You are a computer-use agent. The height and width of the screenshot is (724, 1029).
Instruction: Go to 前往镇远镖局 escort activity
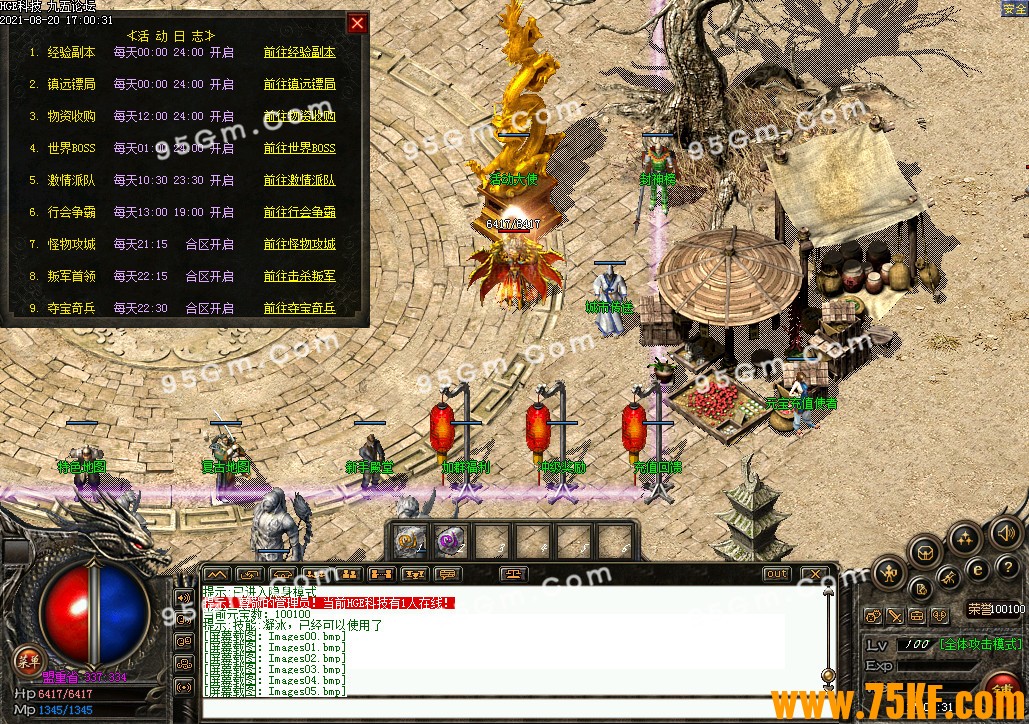point(299,84)
